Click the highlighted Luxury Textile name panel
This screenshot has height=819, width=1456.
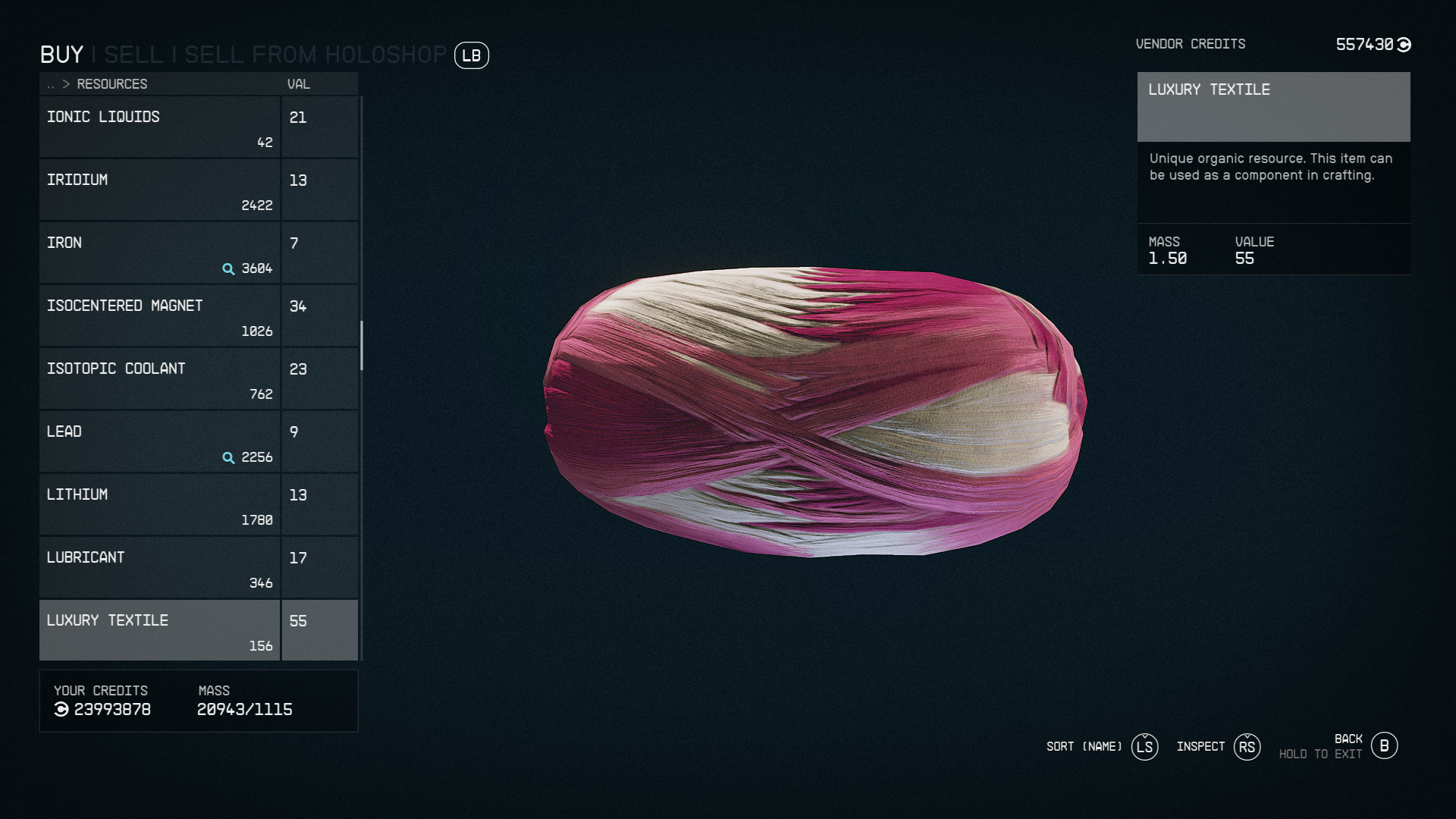pyautogui.click(x=1273, y=107)
